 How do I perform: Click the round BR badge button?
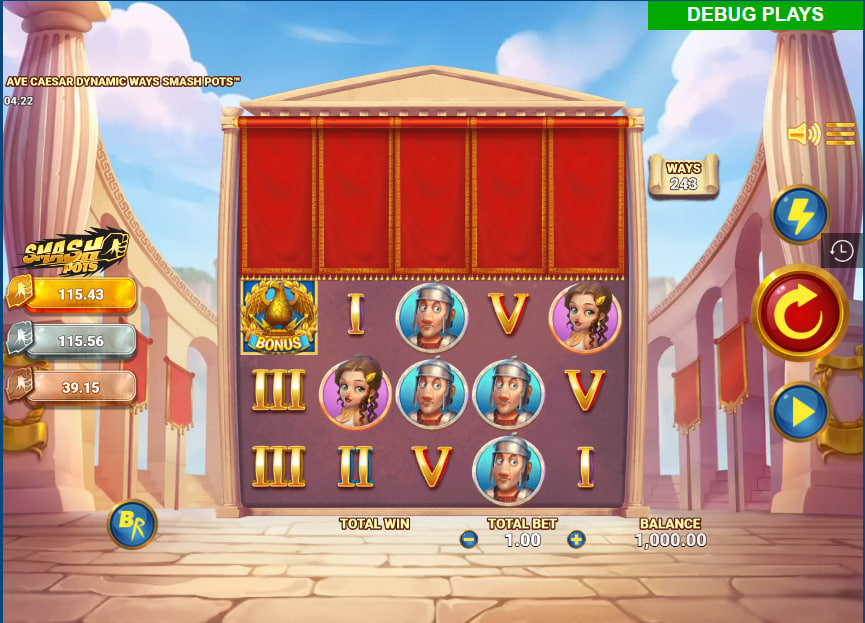[x=132, y=524]
